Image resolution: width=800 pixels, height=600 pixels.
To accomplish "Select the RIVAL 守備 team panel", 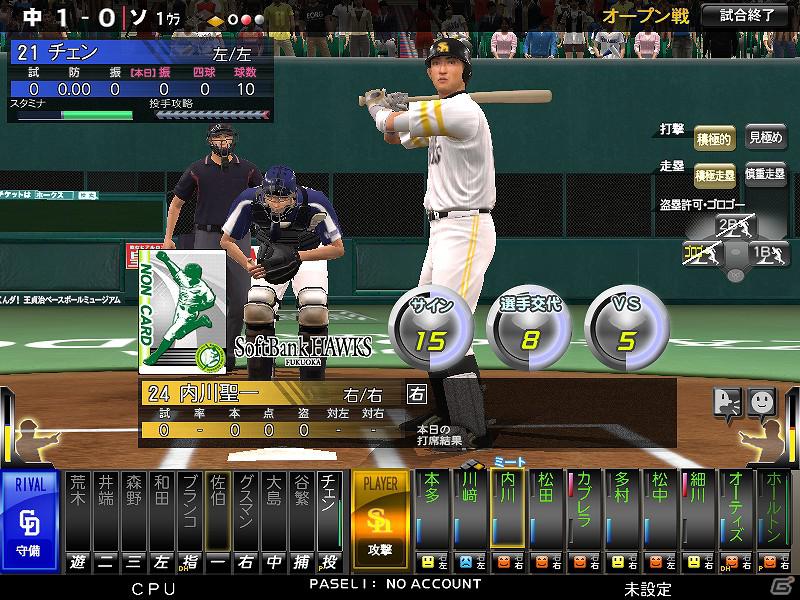I will [x=30, y=520].
